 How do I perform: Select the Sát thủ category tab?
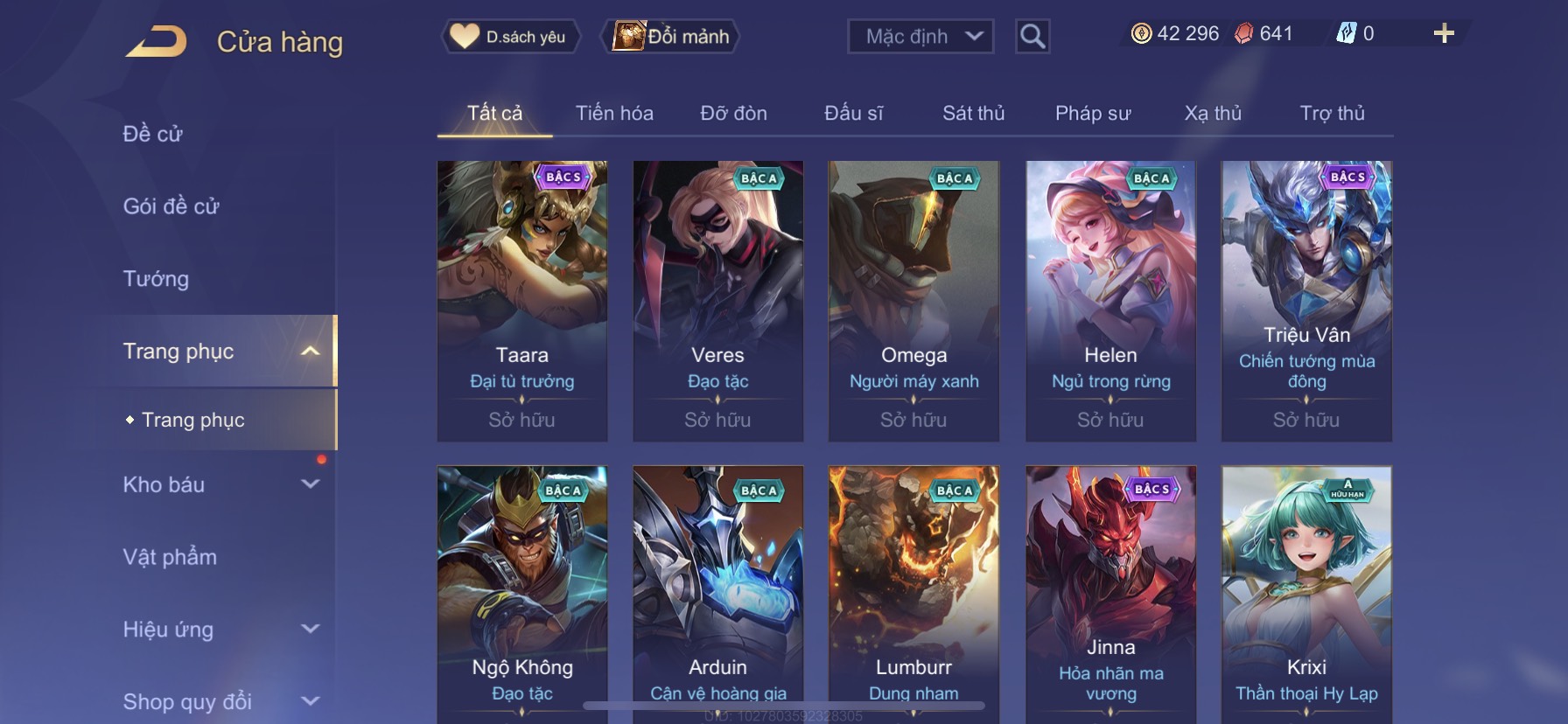(973, 114)
